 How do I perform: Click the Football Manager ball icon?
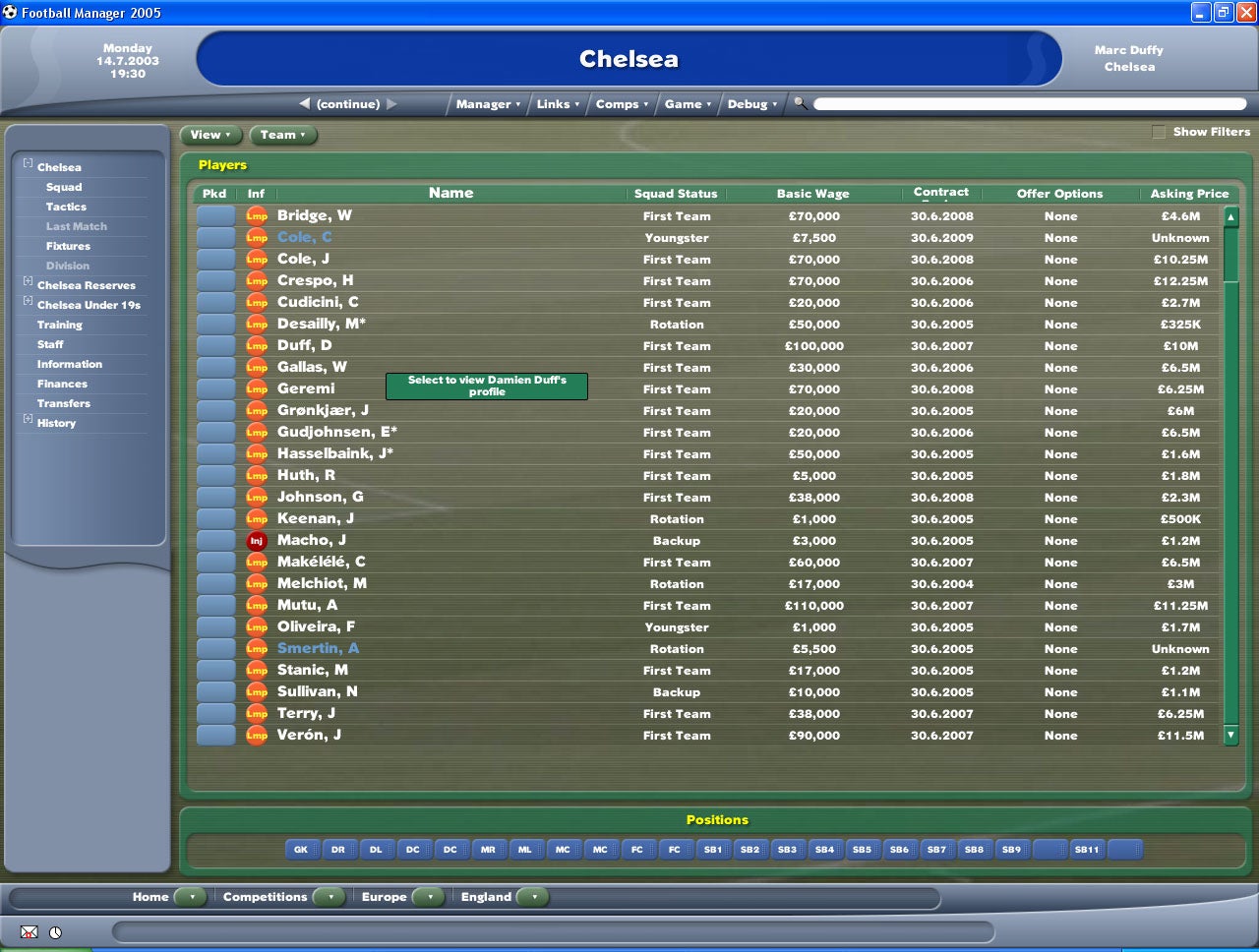coord(10,12)
